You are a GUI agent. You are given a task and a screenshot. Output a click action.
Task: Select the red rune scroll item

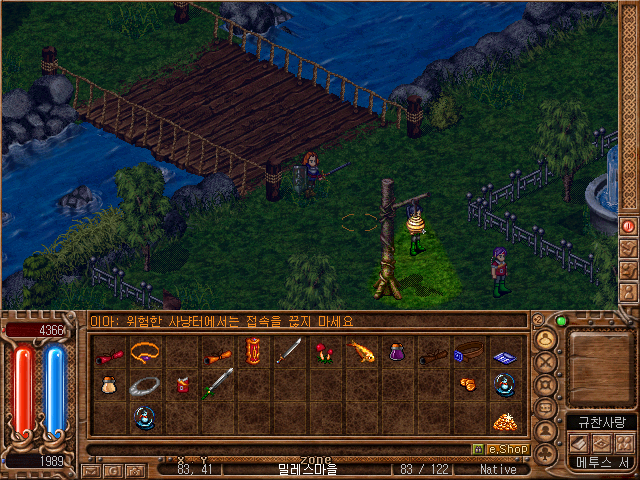tap(253, 351)
